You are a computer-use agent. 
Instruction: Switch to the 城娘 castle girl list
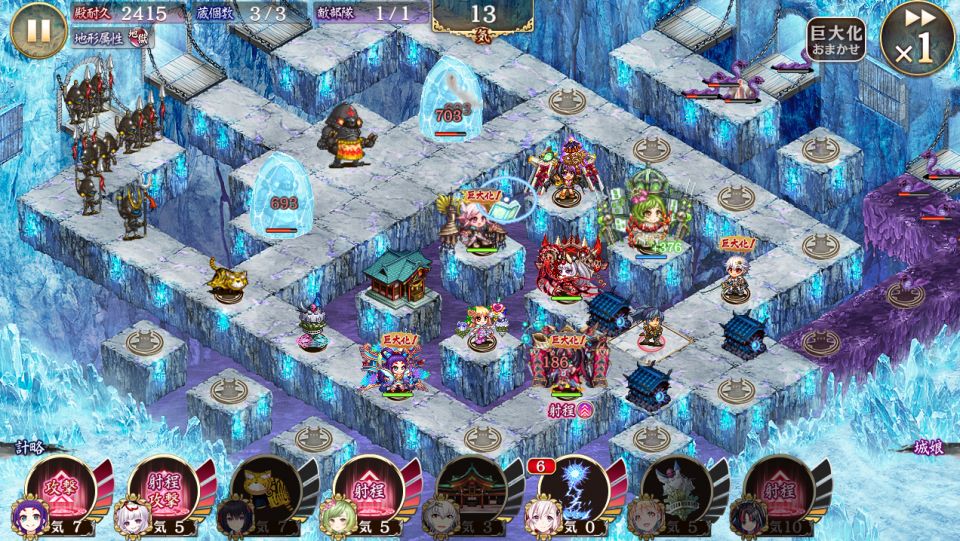(928, 448)
